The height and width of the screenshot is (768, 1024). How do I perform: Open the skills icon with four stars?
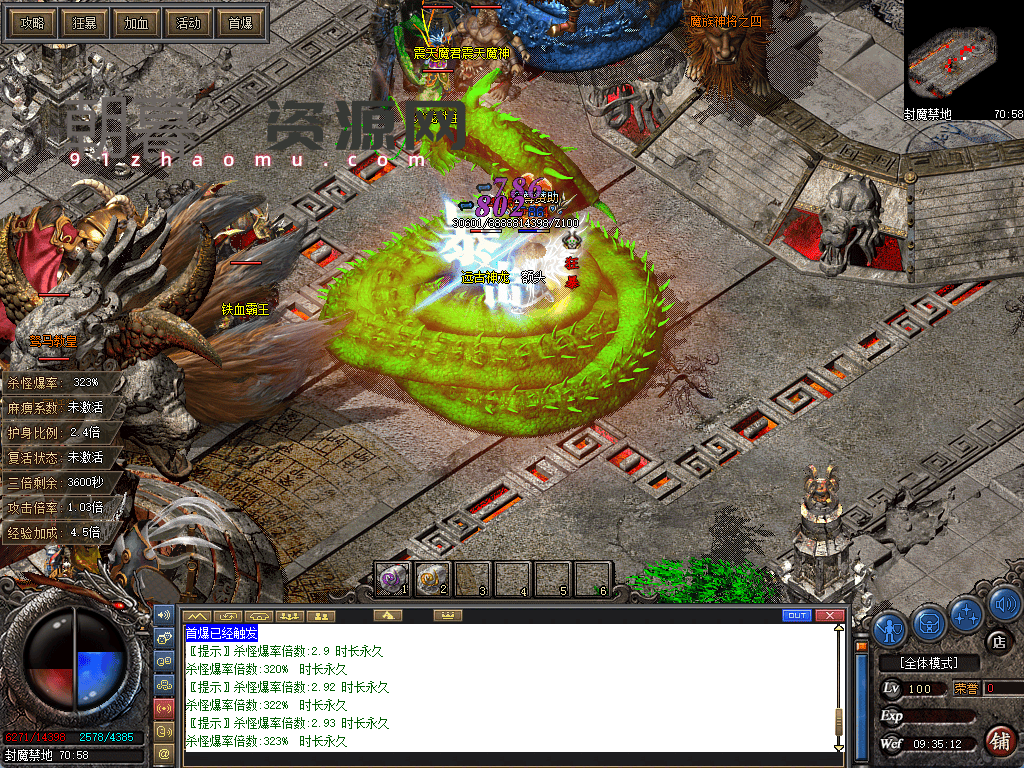(968, 614)
